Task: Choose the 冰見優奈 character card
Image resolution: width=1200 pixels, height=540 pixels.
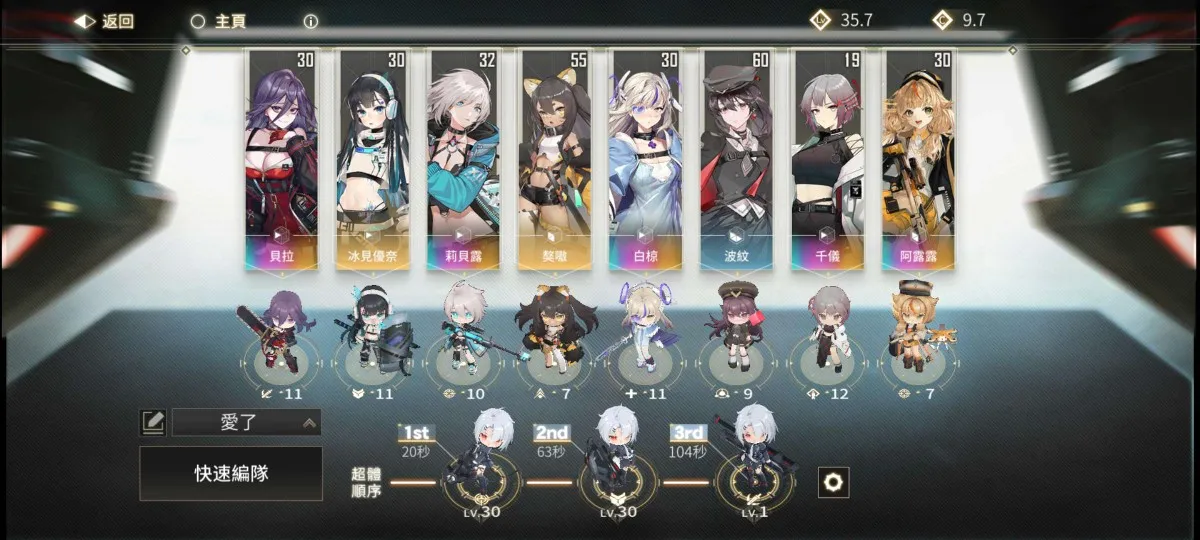Action: [373, 160]
